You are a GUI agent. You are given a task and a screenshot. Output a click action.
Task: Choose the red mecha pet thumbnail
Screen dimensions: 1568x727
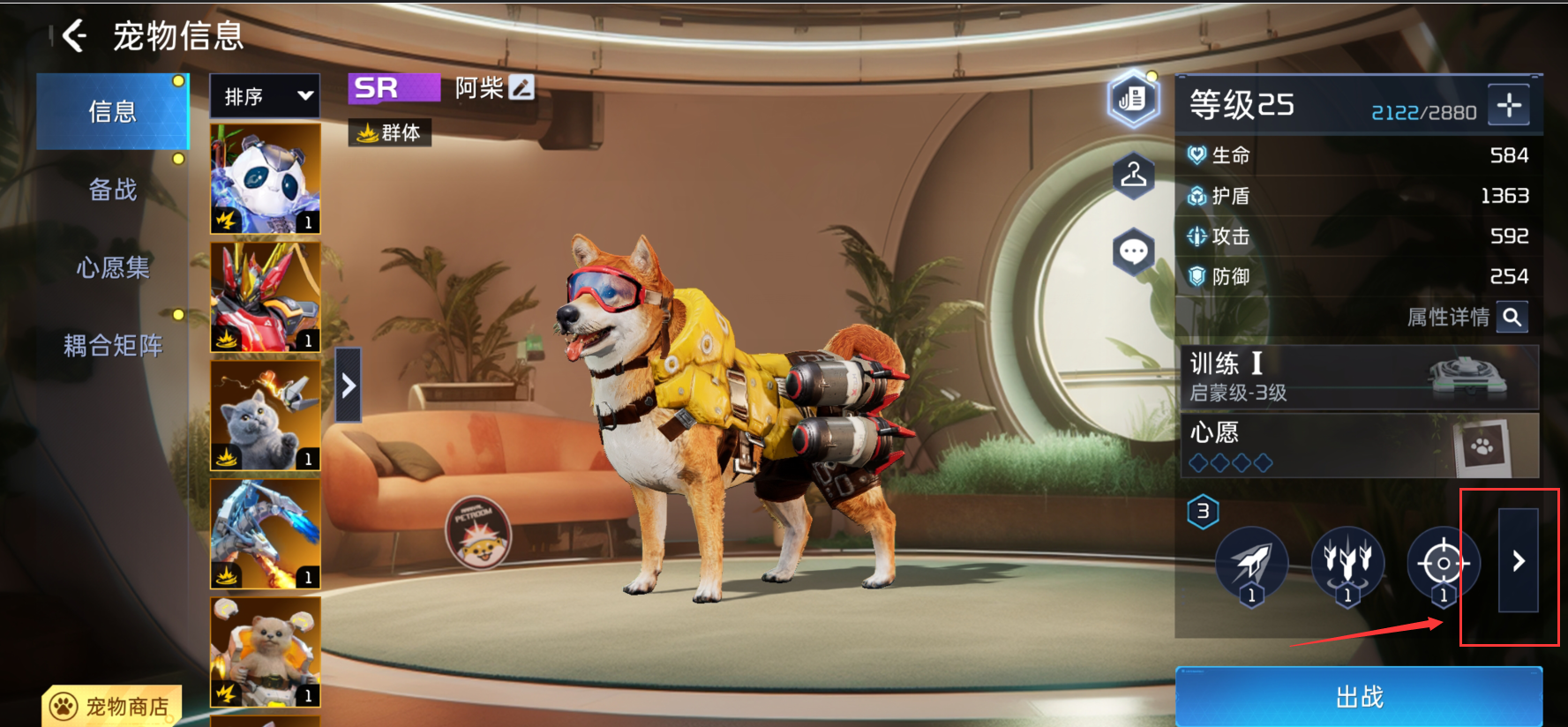pyautogui.click(x=265, y=297)
